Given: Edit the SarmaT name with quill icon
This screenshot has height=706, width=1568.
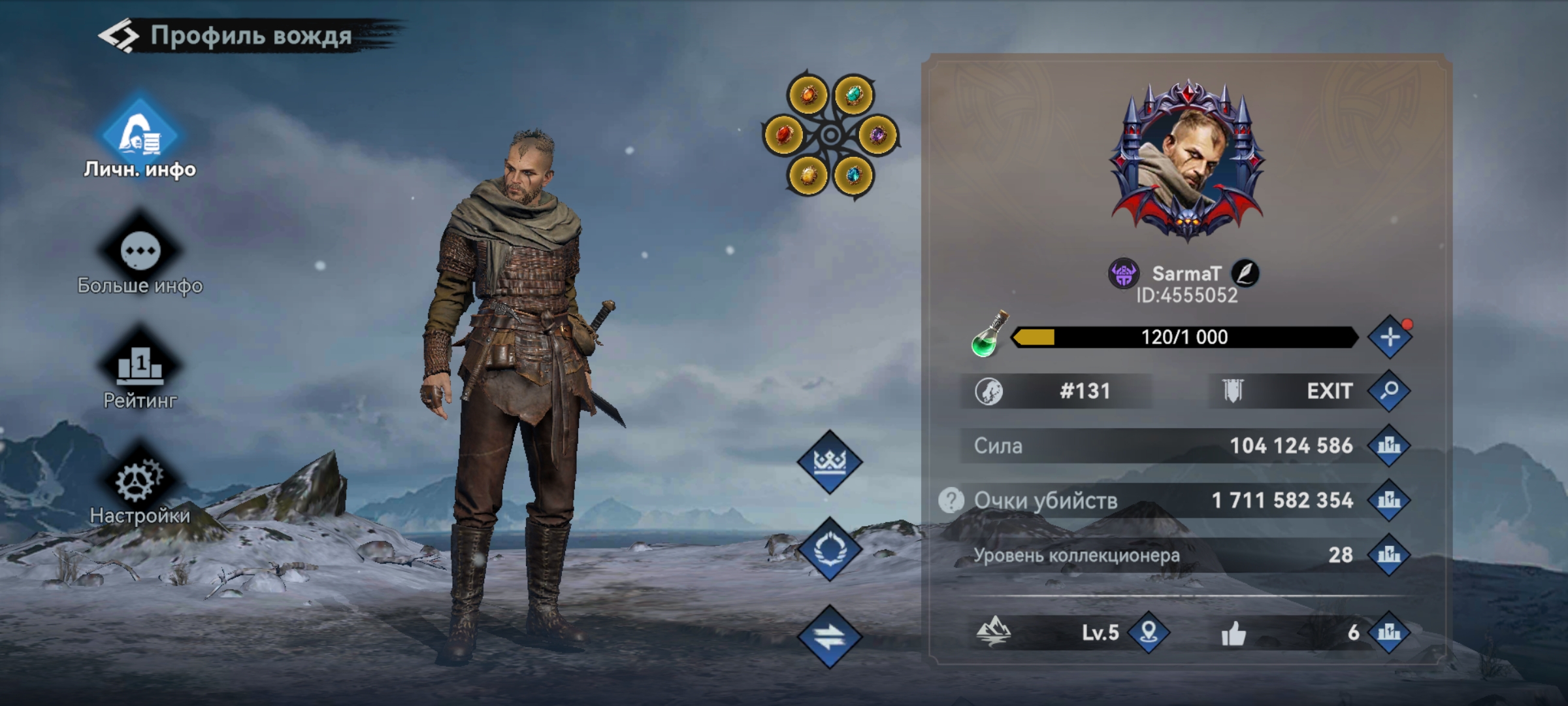Looking at the screenshot, I should [x=1245, y=273].
